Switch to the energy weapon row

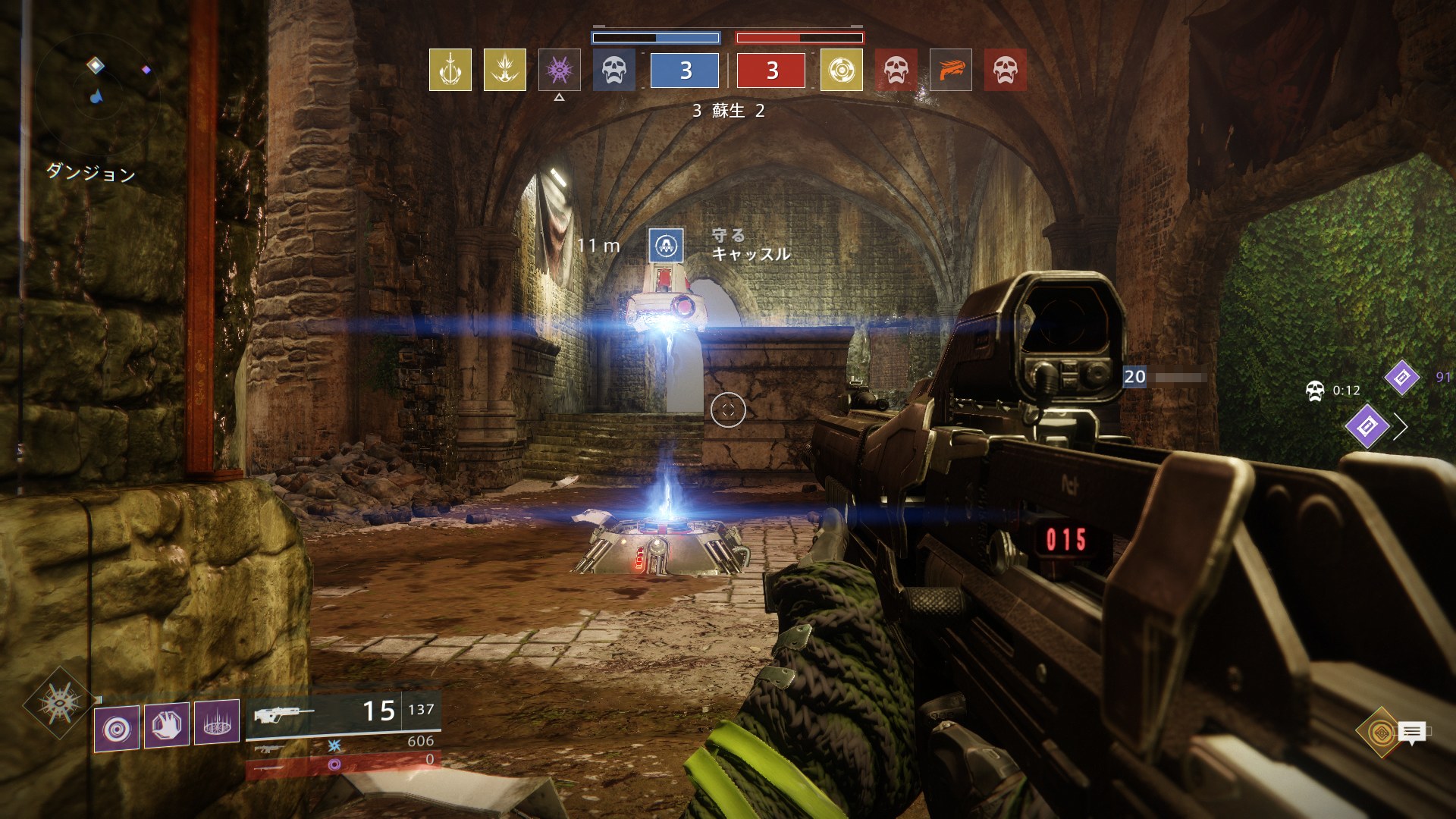point(343,745)
